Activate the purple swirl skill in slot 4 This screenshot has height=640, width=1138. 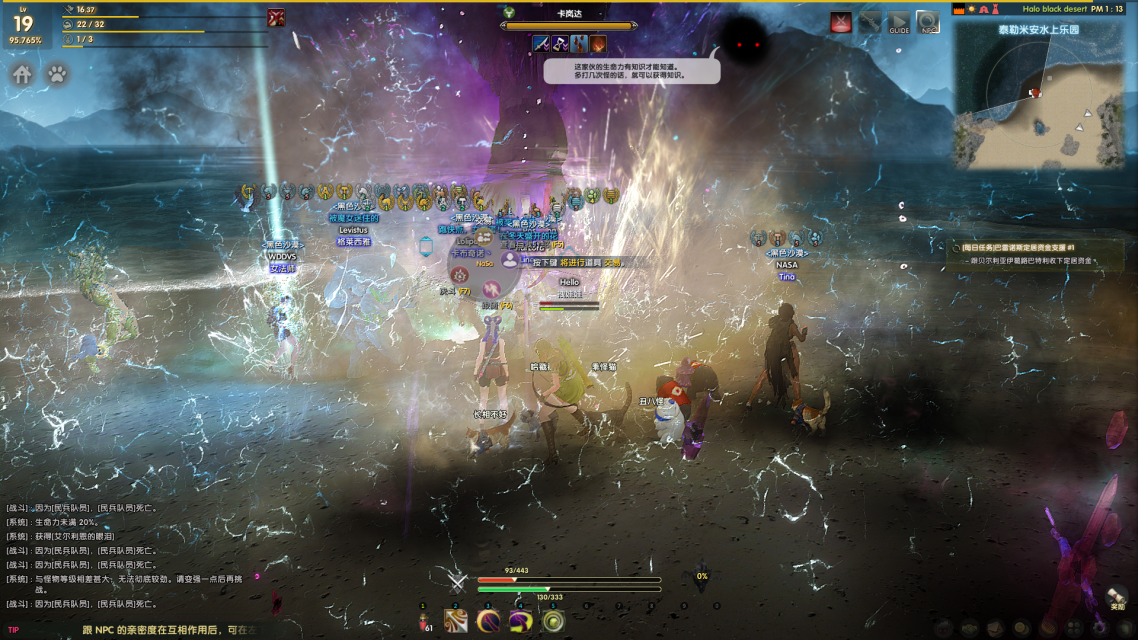[520, 621]
